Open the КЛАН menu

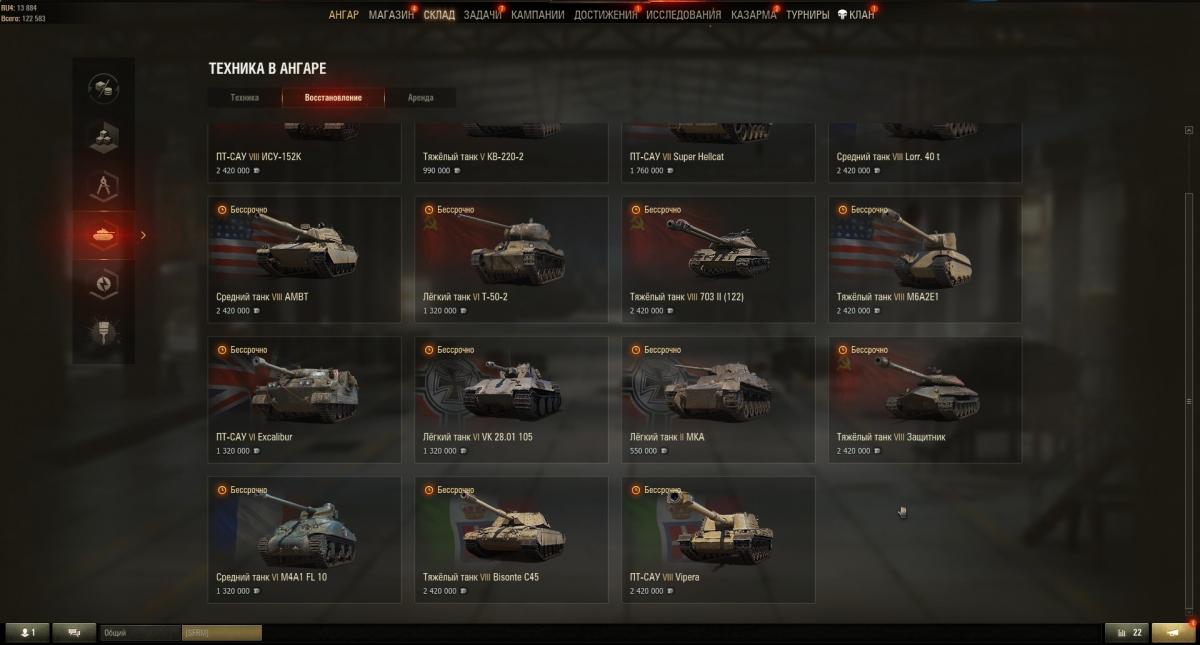click(x=856, y=15)
